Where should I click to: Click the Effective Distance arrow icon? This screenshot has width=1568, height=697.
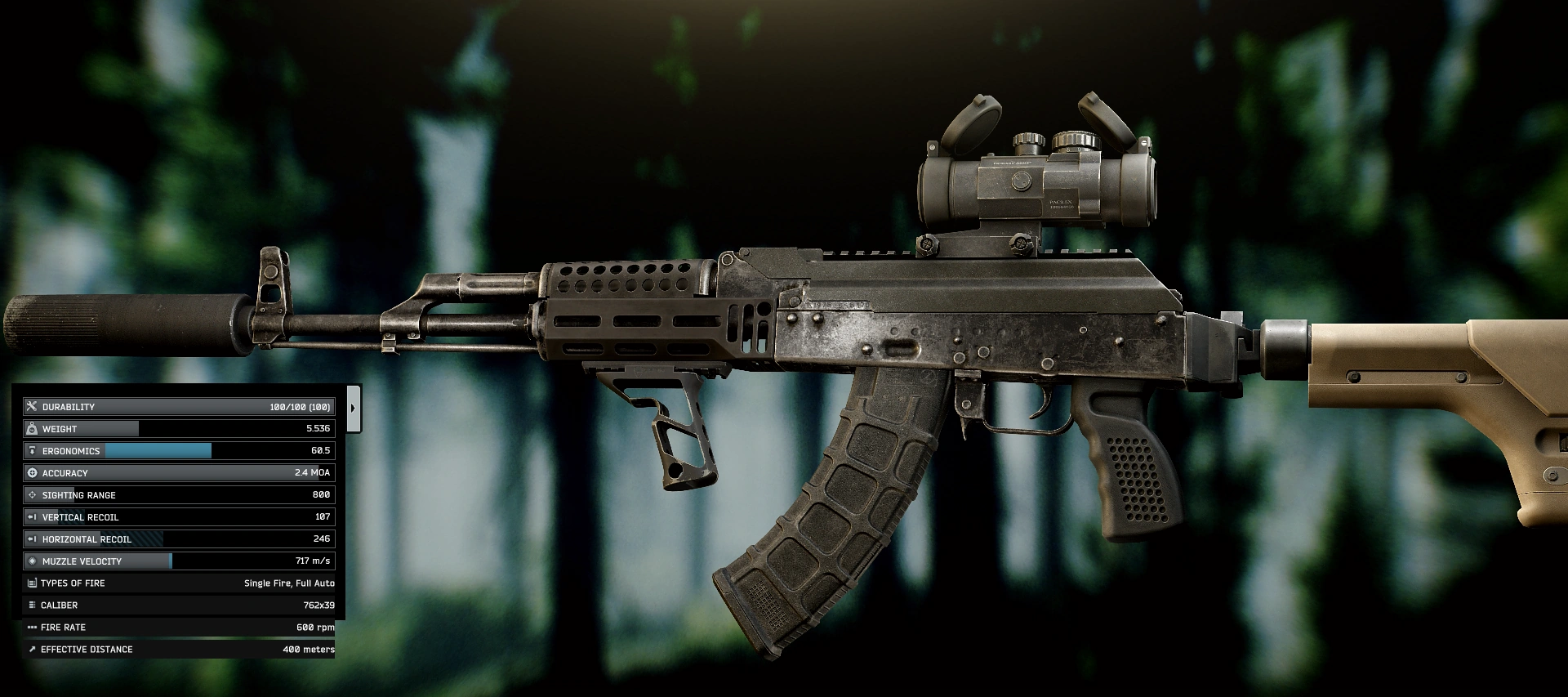(x=33, y=649)
